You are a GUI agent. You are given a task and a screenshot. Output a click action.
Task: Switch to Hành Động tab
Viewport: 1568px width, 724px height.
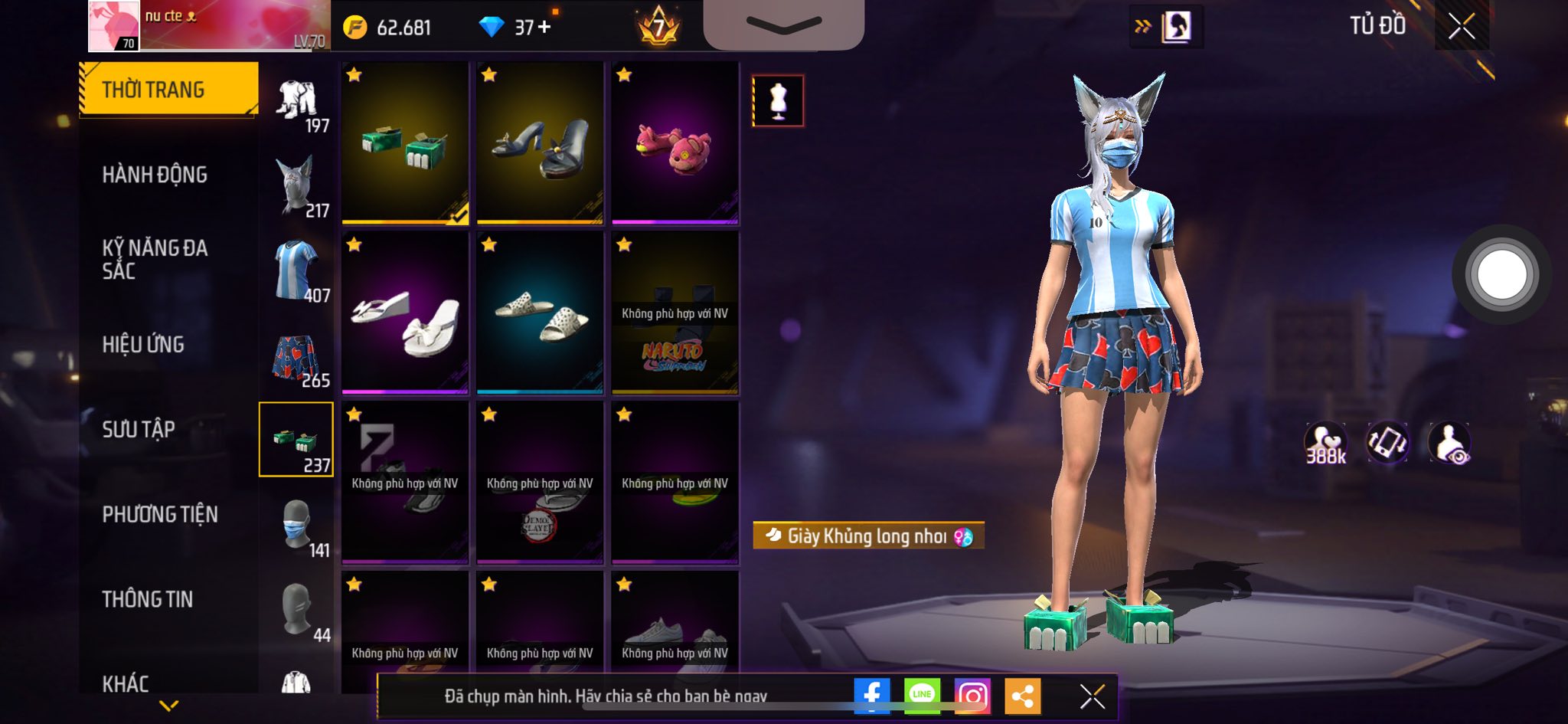[x=155, y=175]
